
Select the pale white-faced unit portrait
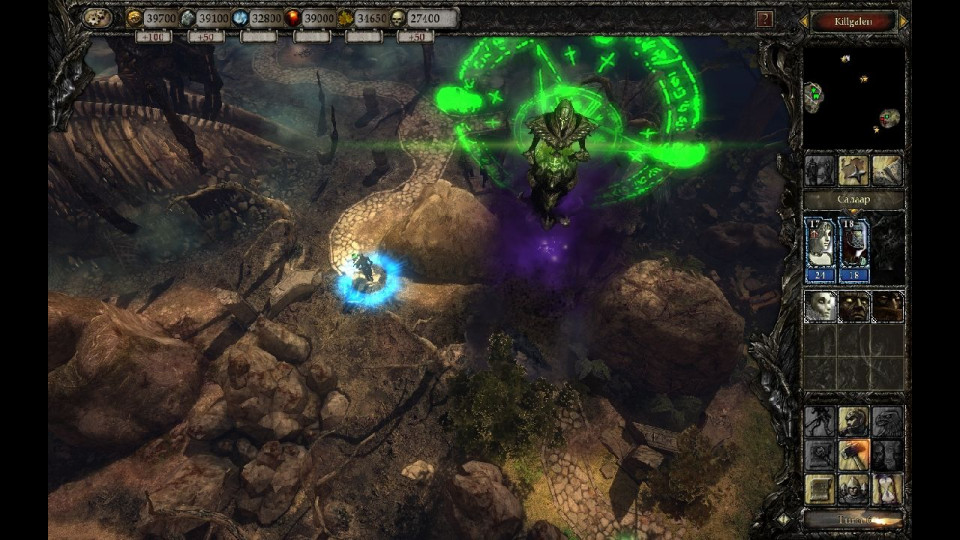[x=820, y=307]
